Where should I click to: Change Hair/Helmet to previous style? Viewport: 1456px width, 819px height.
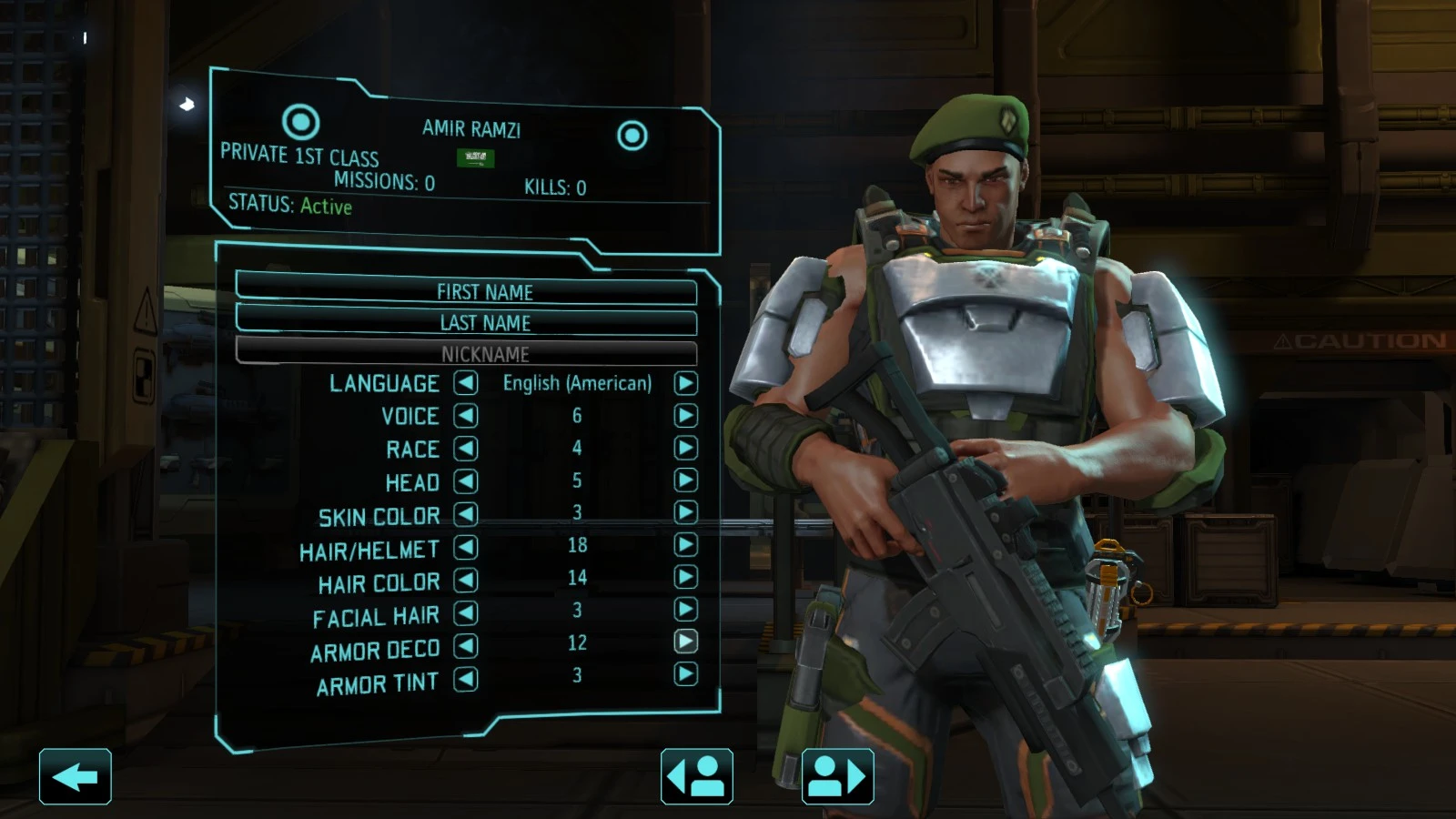466,547
